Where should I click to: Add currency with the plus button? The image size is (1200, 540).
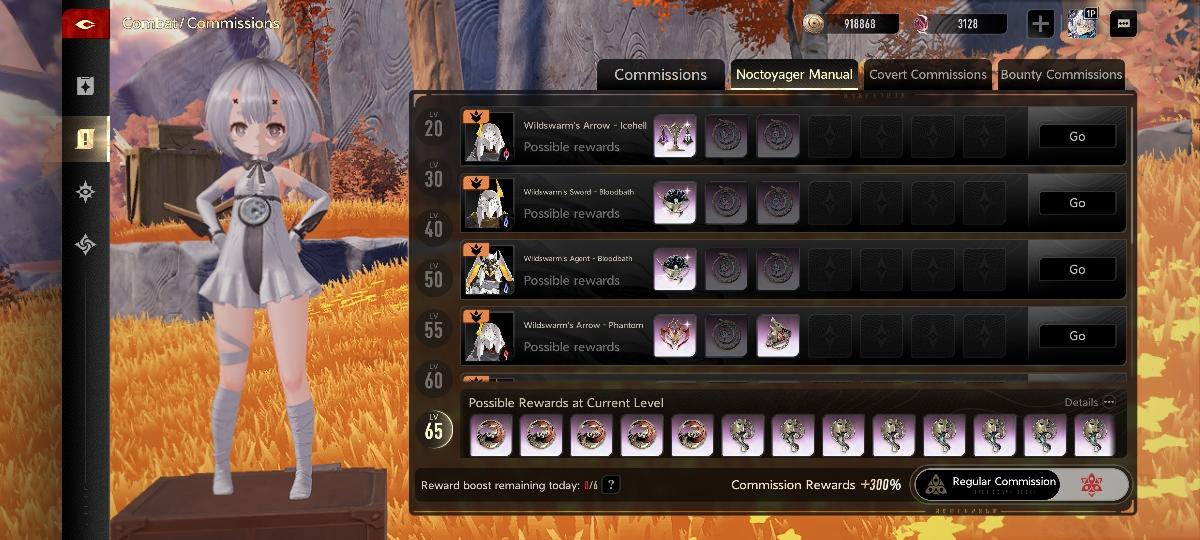point(1040,24)
